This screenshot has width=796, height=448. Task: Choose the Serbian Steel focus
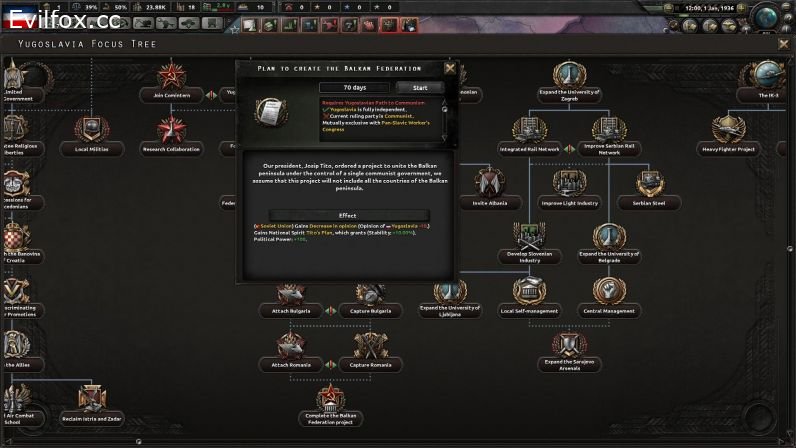649,186
